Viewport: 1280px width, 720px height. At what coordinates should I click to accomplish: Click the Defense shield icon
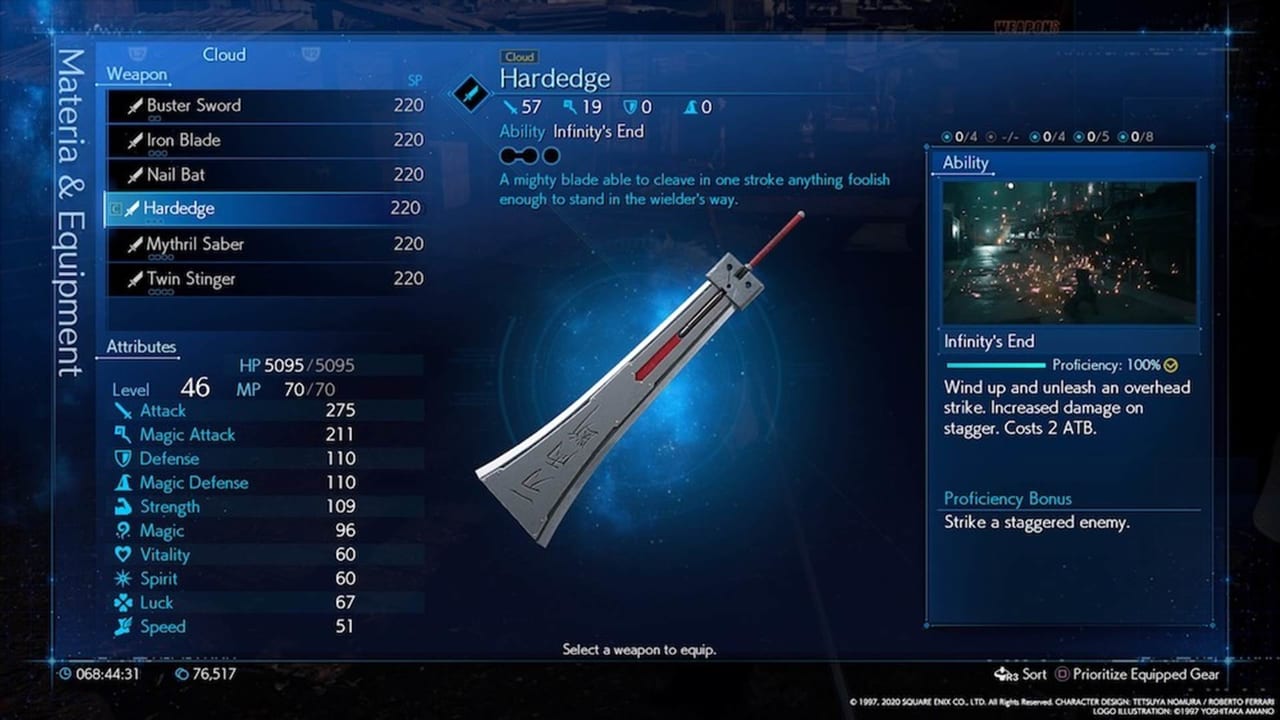(x=125, y=458)
